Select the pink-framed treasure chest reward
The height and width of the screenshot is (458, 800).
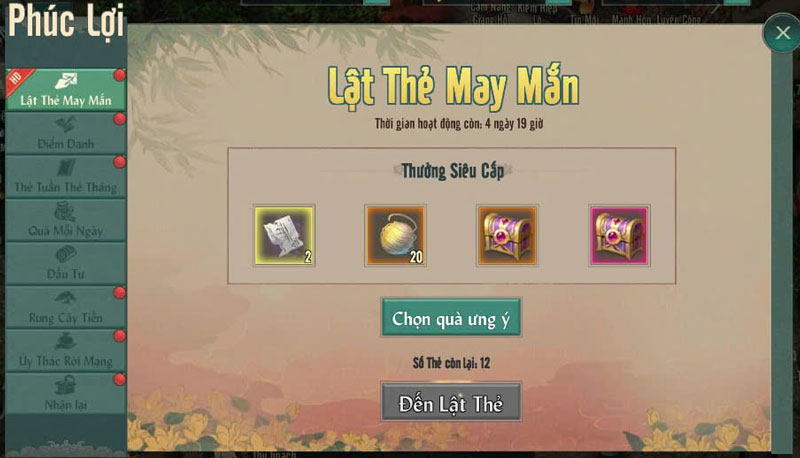[x=619, y=236]
